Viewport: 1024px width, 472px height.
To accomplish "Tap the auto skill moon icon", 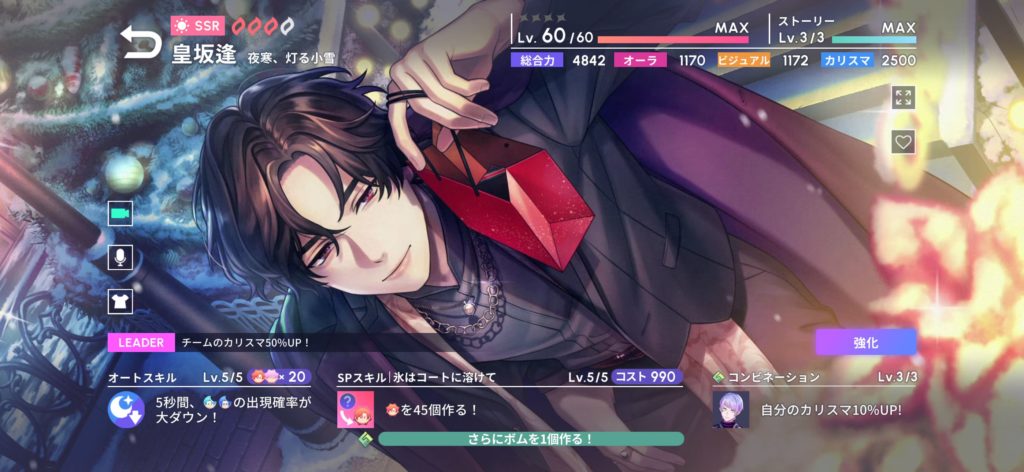I will coord(126,409).
